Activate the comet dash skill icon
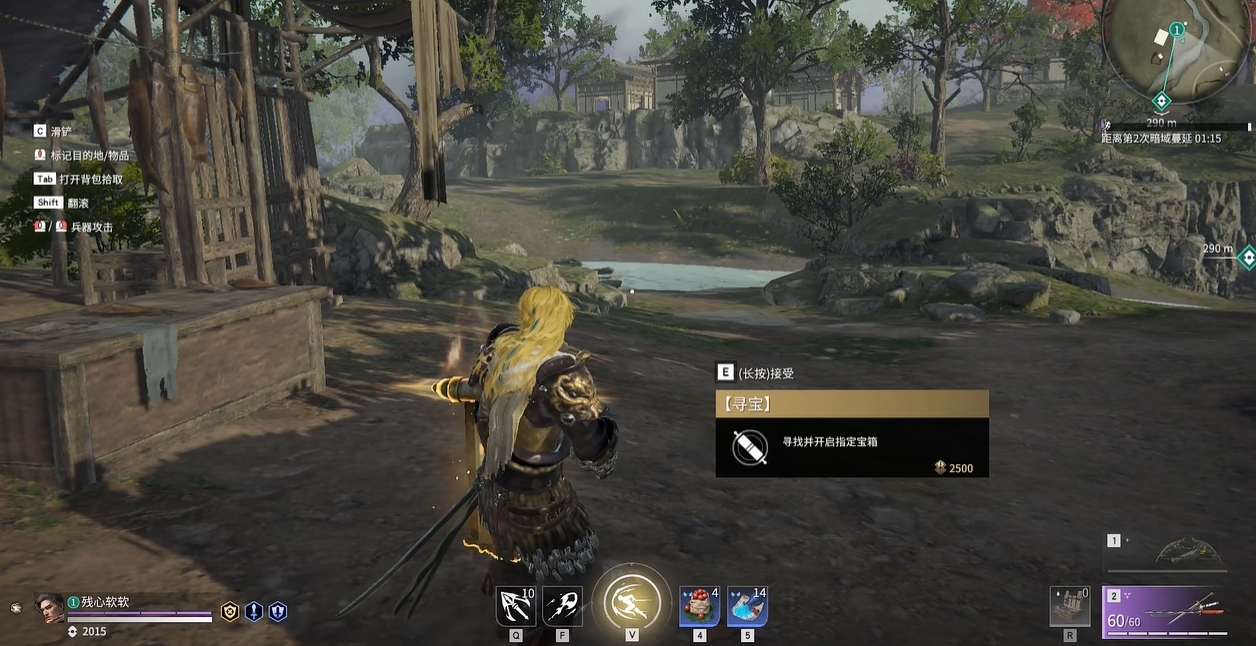The width and height of the screenshot is (1256, 646). (562, 606)
